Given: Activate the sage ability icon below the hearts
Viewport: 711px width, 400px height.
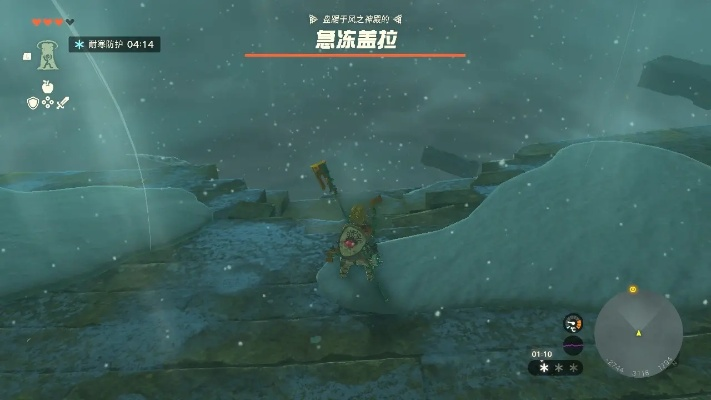Looking at the screenshot, I should coord(46,55).
